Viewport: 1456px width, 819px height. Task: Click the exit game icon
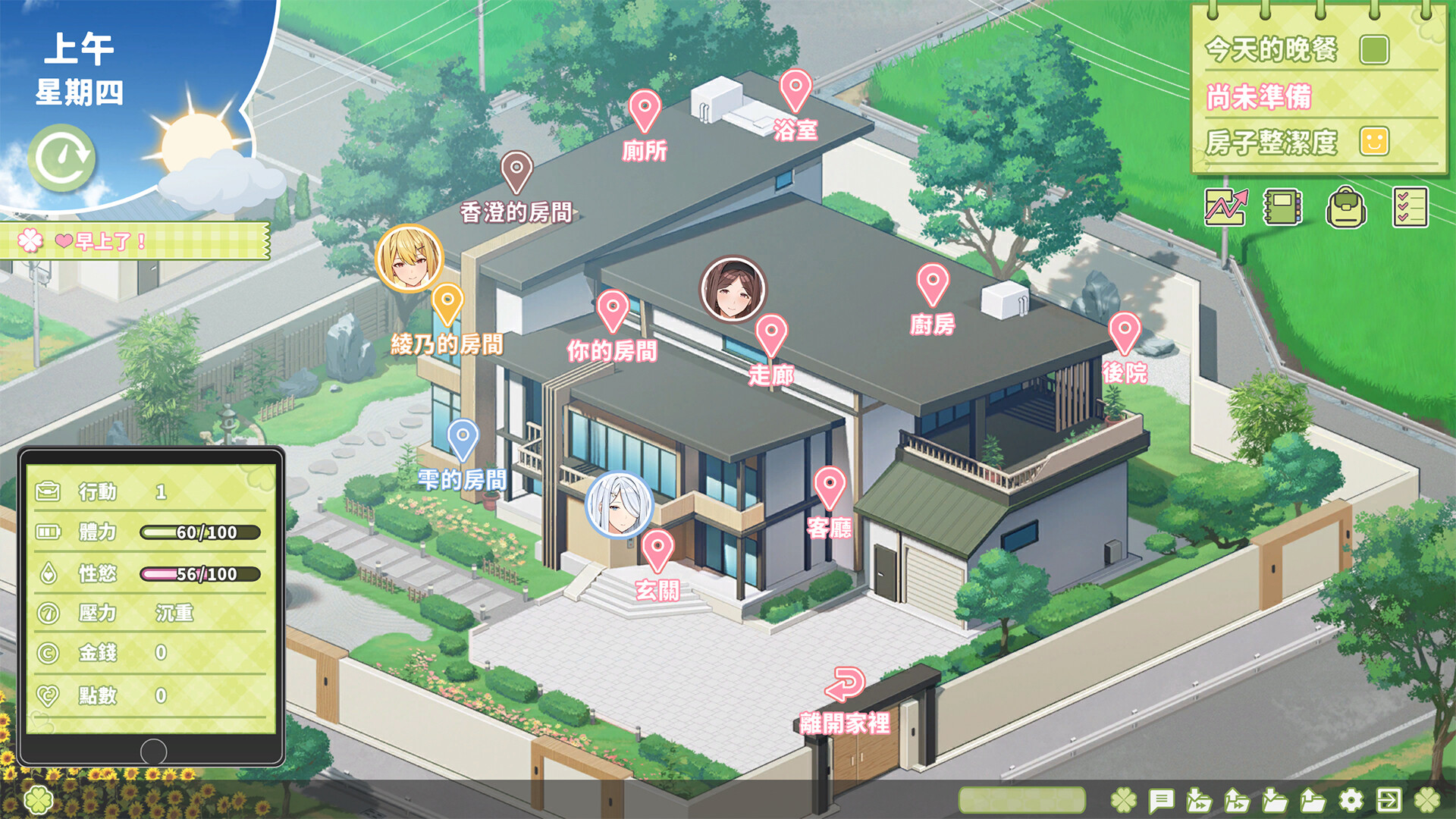[1389, 798]
